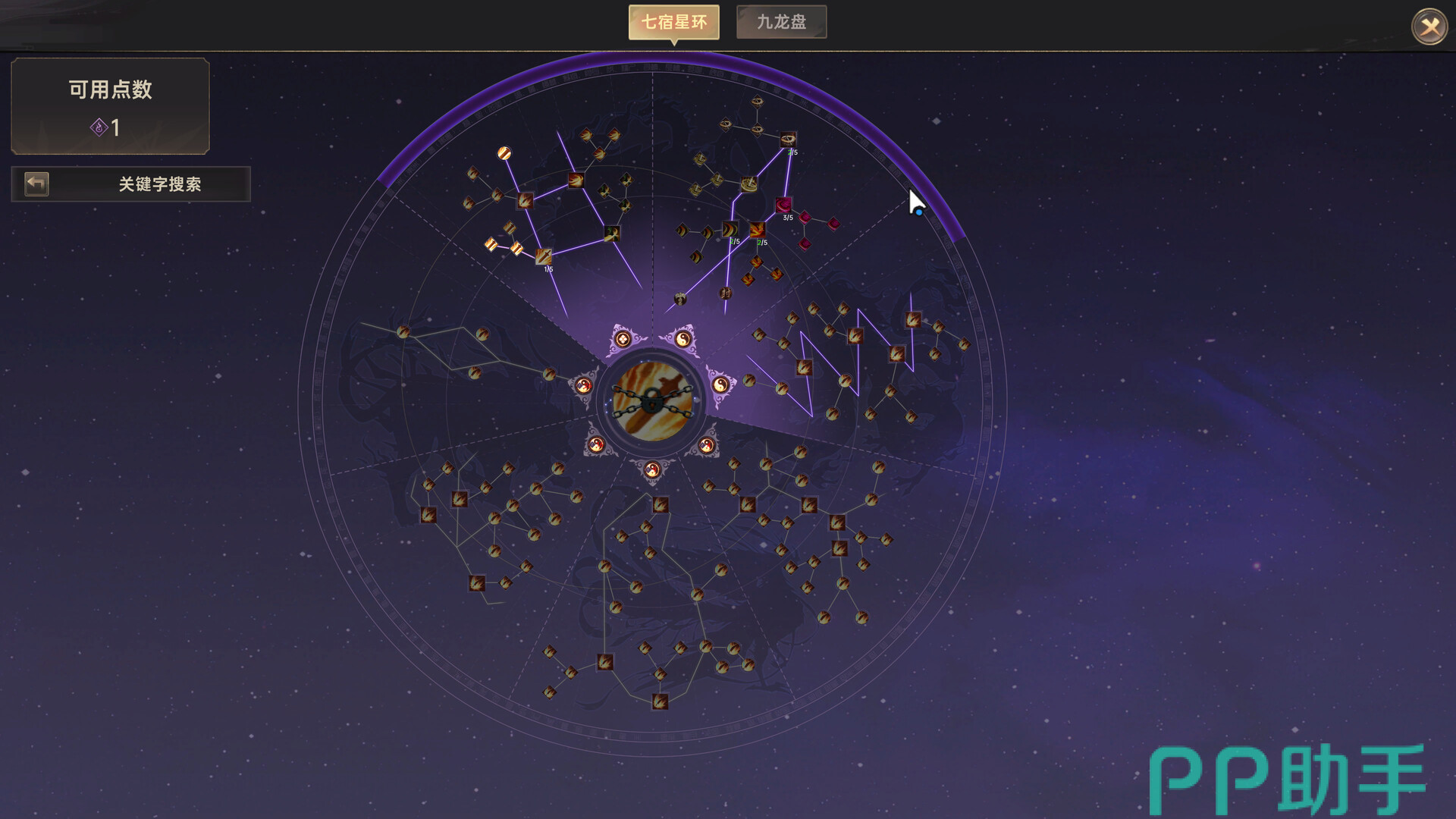Click the round 封 seal node
The image size is (1456, 819).
tap(726, 293)
